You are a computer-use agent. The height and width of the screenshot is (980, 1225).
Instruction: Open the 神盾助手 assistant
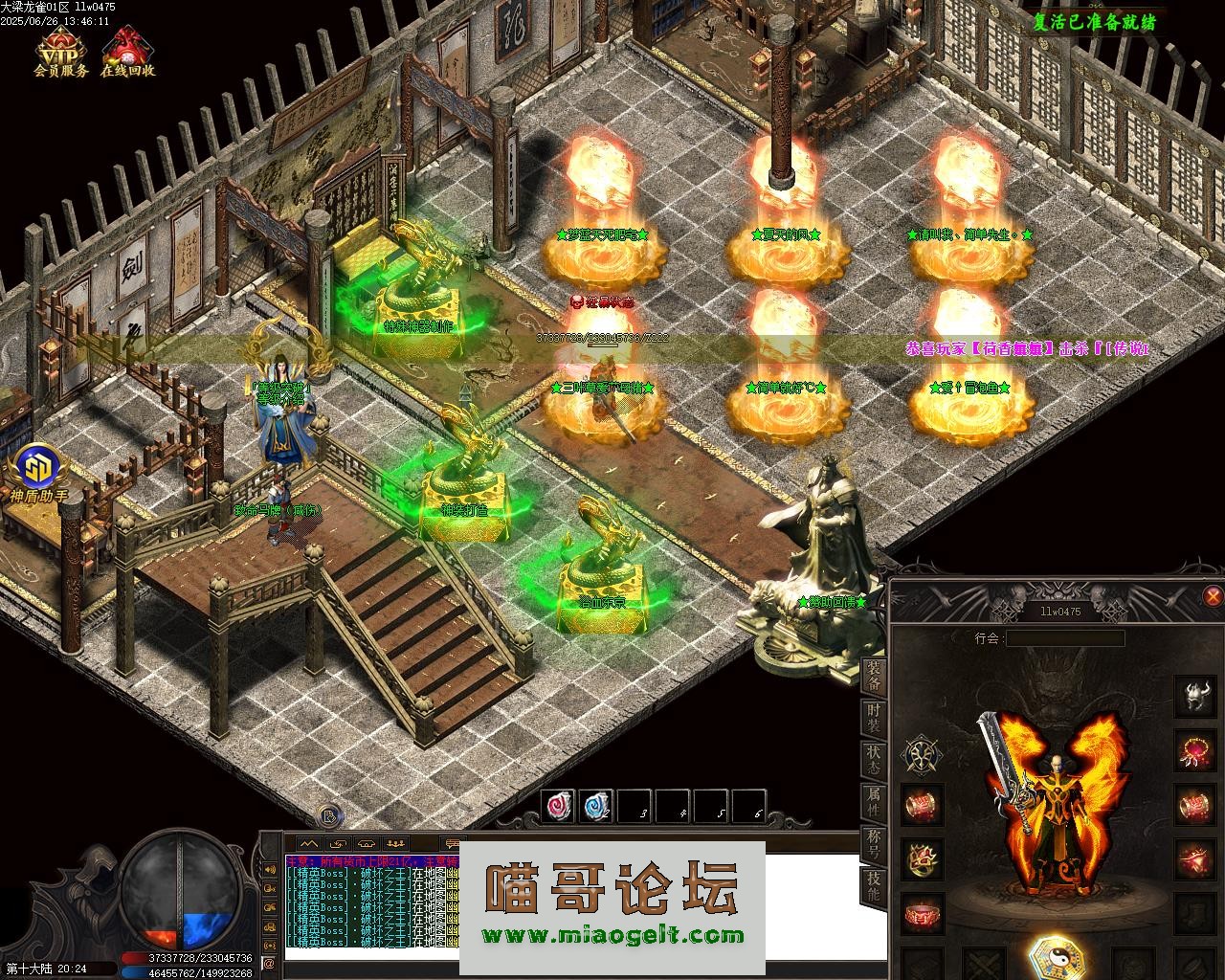(38, 472)
